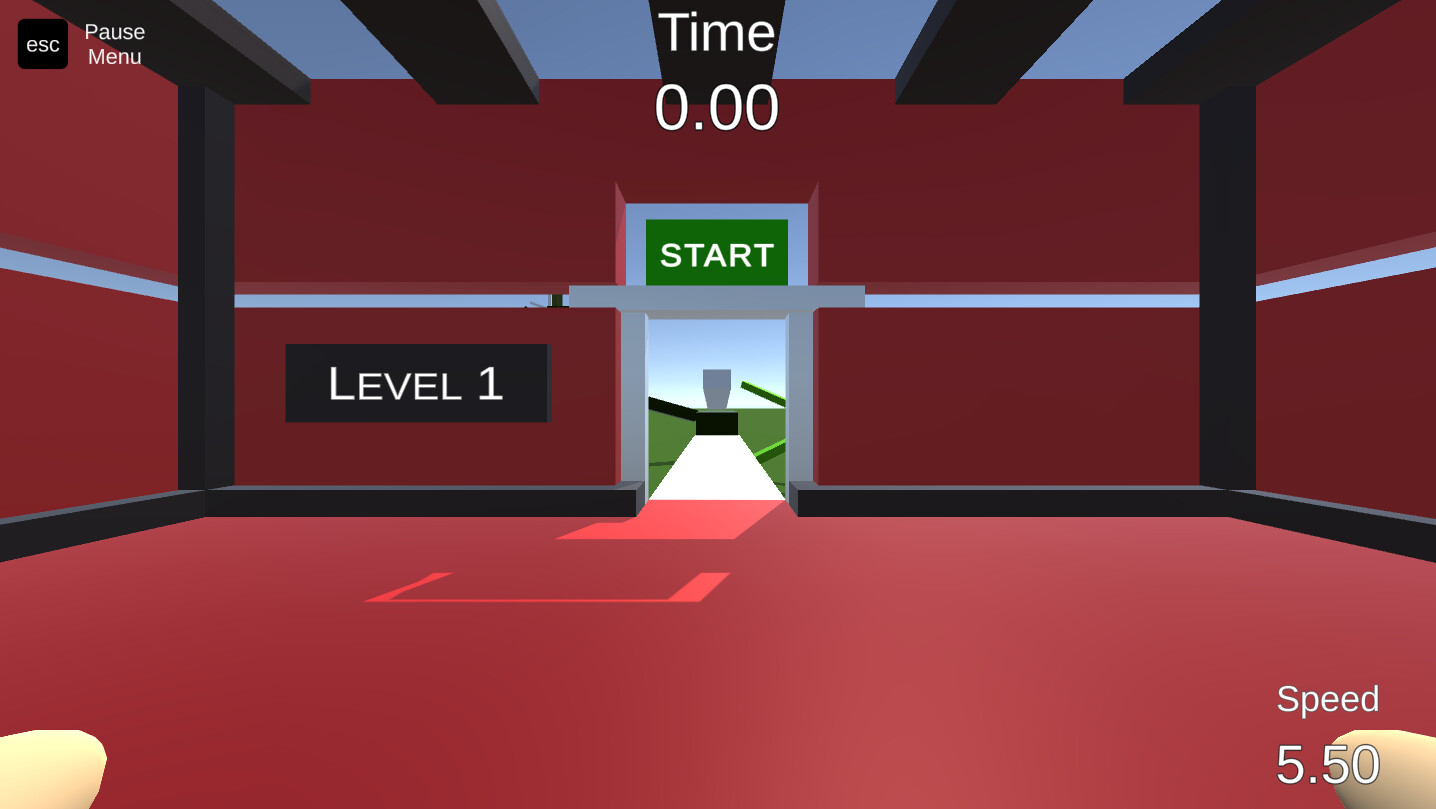This screenshot has width=1436, height=809.
Task: Click the Time heading
Action: 718,33
